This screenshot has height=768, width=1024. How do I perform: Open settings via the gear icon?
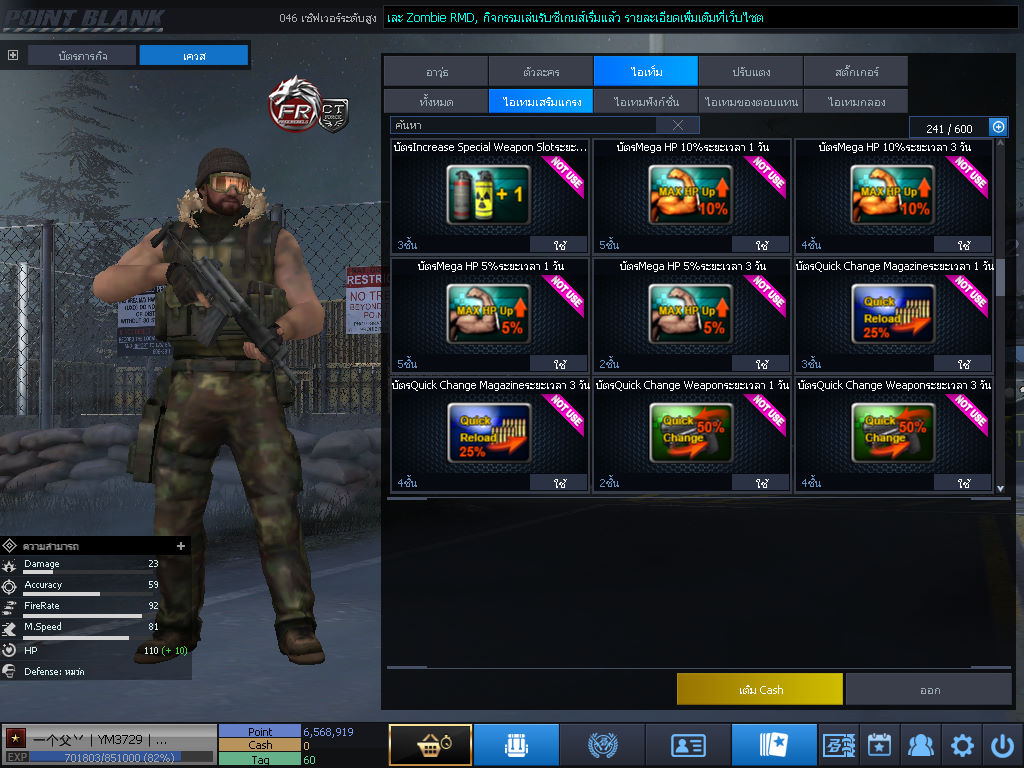tap(962, 745)
